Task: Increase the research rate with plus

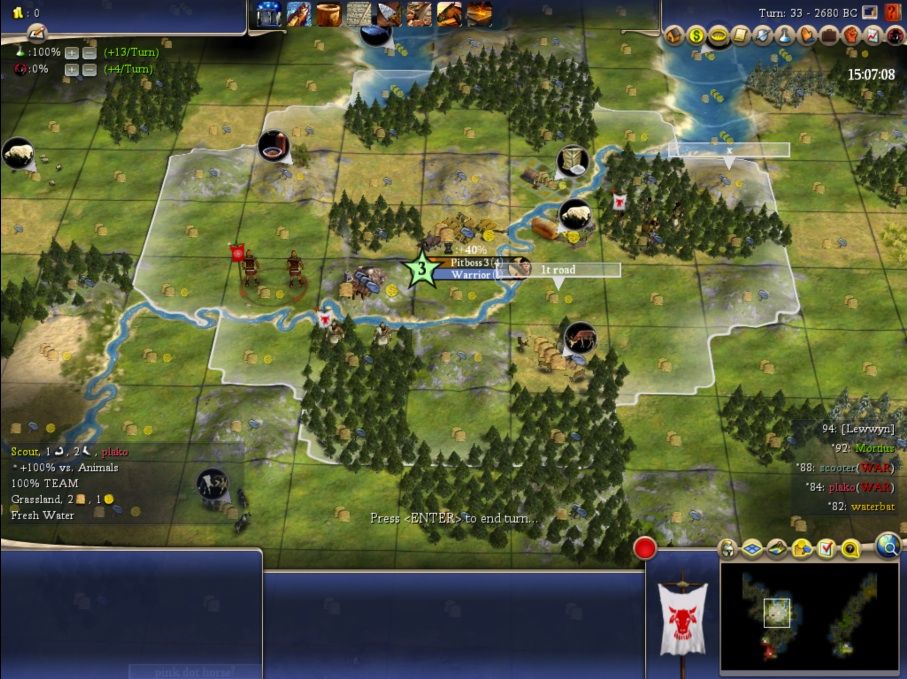Action: click(71, 50)
